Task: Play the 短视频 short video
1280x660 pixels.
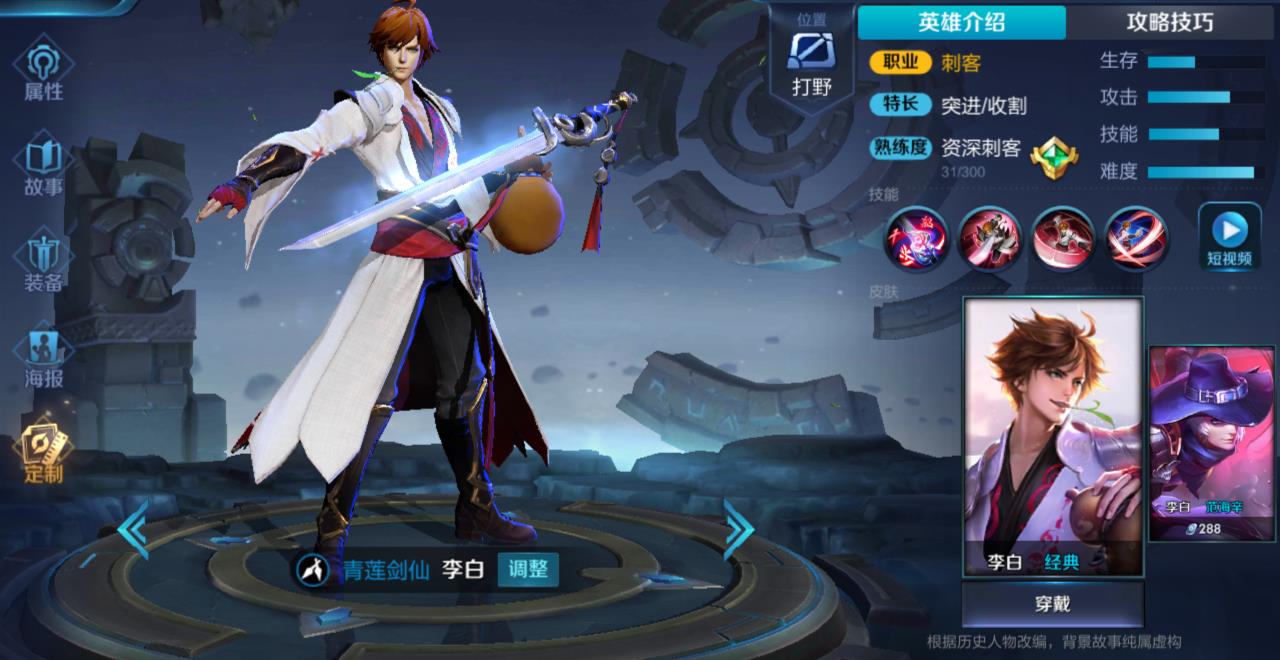Action: click(x=1229, y=238)
